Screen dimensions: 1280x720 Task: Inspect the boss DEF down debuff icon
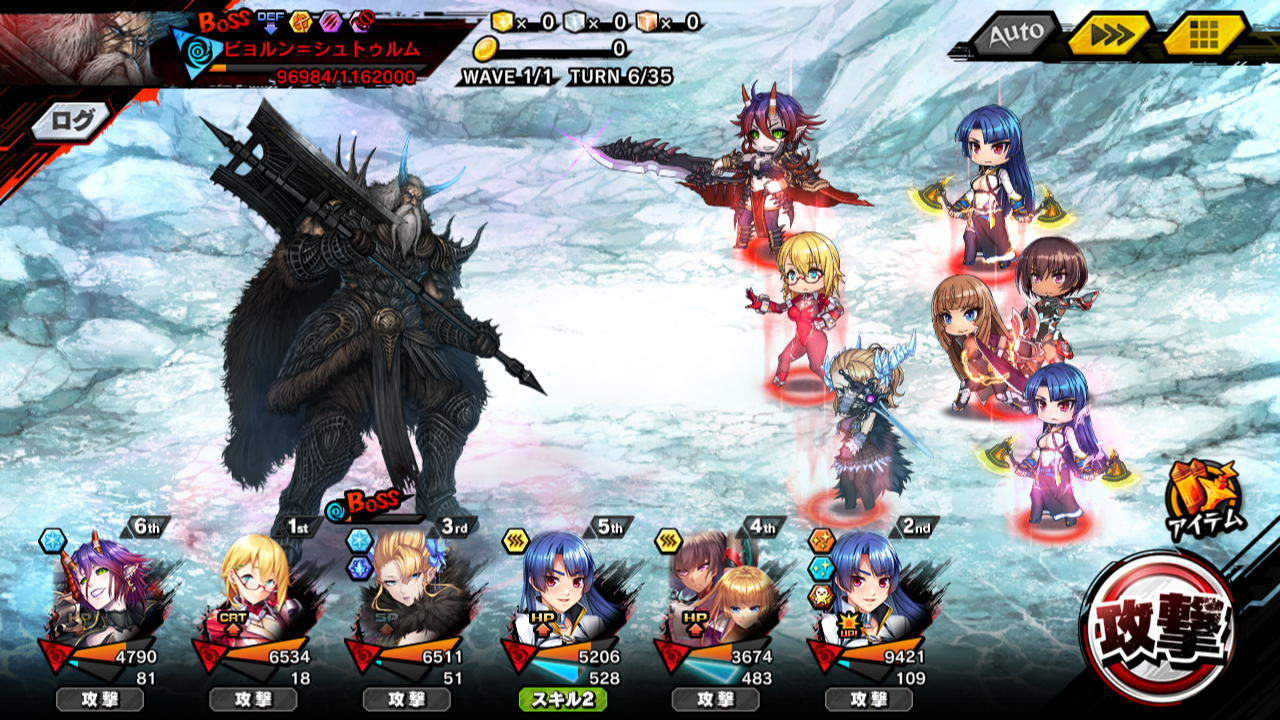[270, 22]
